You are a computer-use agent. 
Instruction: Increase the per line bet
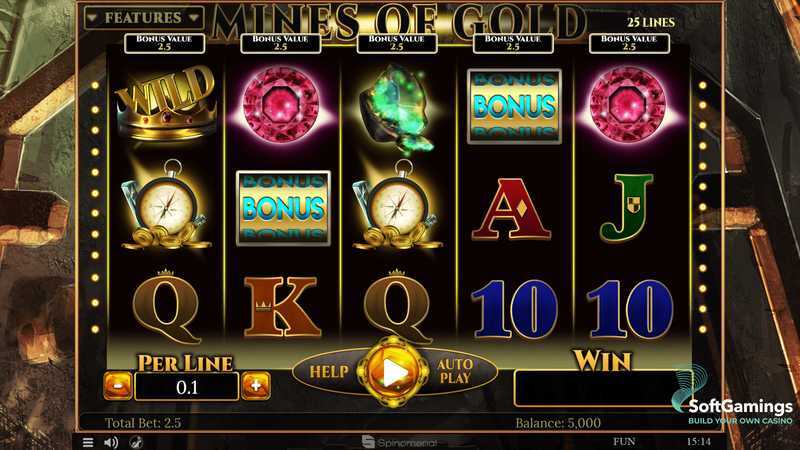(x=255, y=384)
